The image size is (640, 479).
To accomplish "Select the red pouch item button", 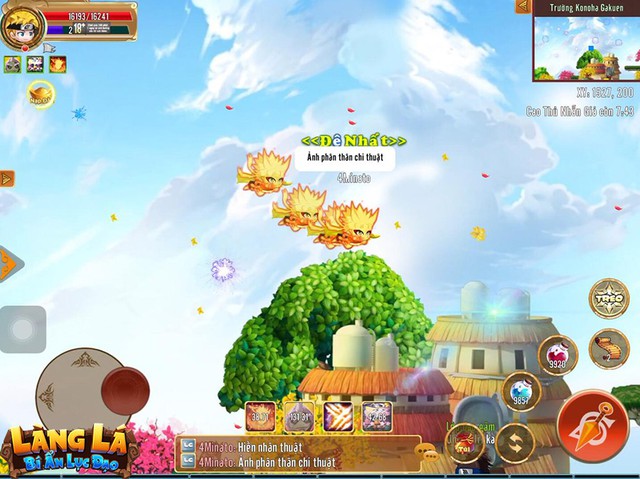I will pos(466,440).
